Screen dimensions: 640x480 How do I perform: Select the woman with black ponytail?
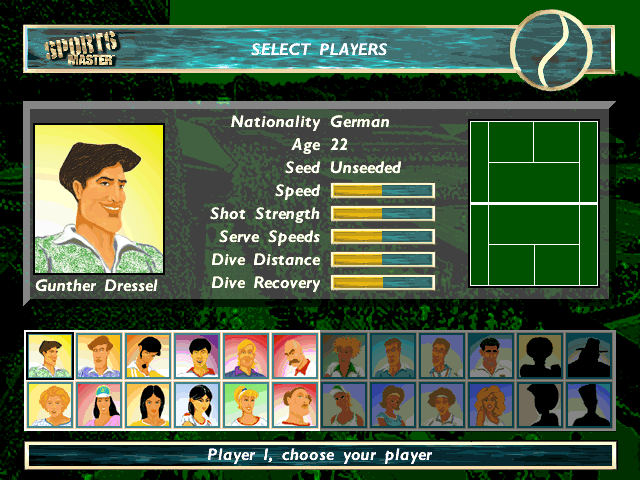point(197,405)
